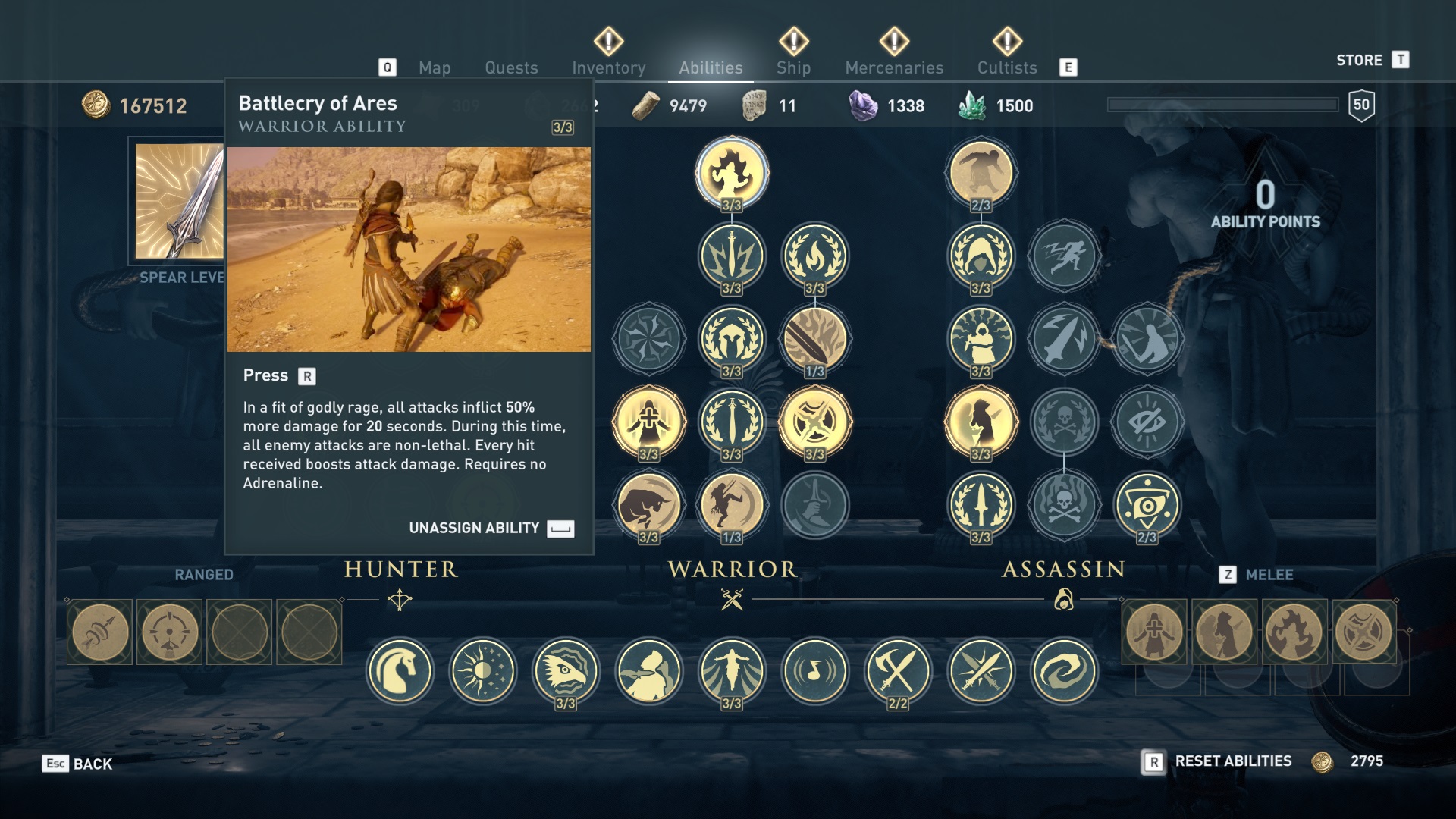Open the Ship tab
The image size is (1456, 819).
793,67
